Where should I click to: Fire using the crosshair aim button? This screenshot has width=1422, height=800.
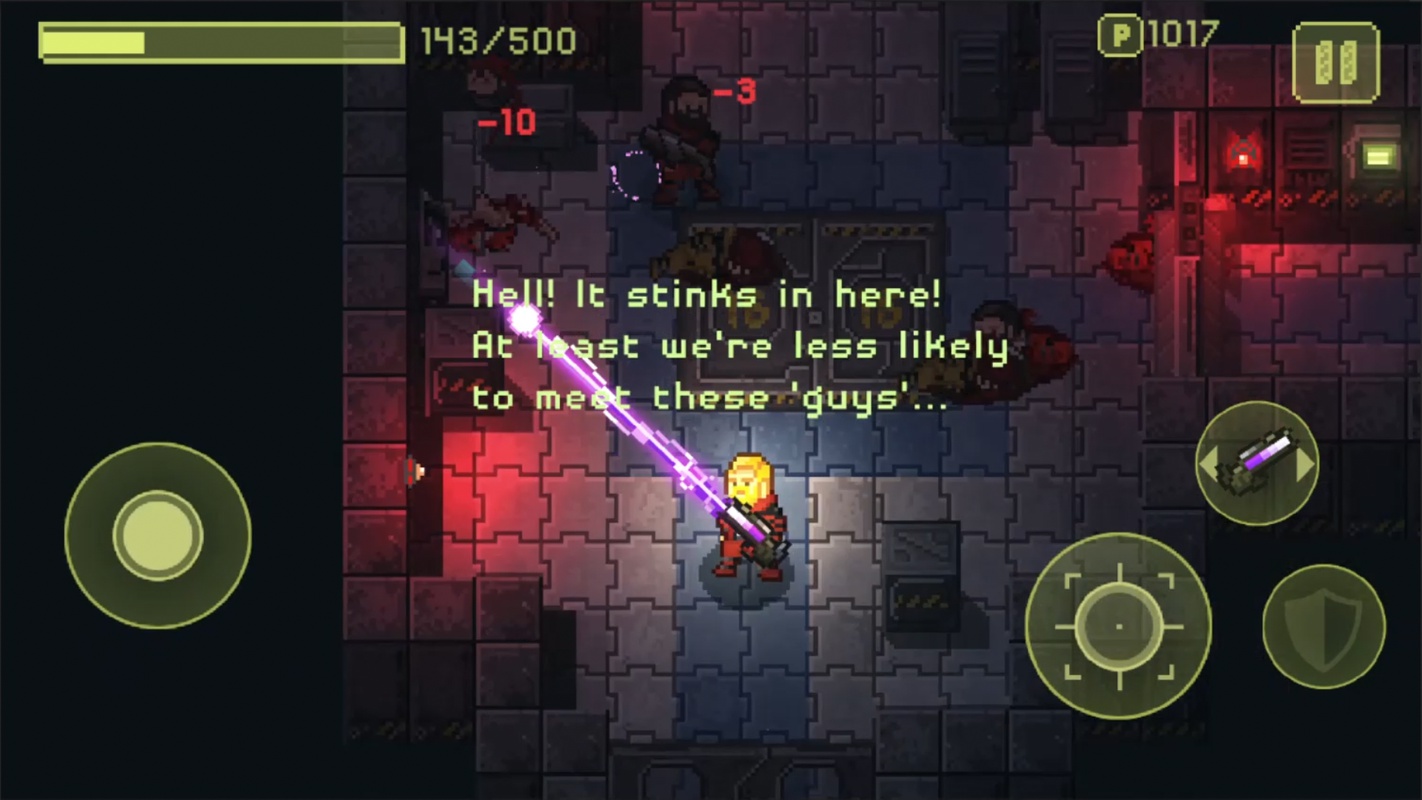(1118, 626)
